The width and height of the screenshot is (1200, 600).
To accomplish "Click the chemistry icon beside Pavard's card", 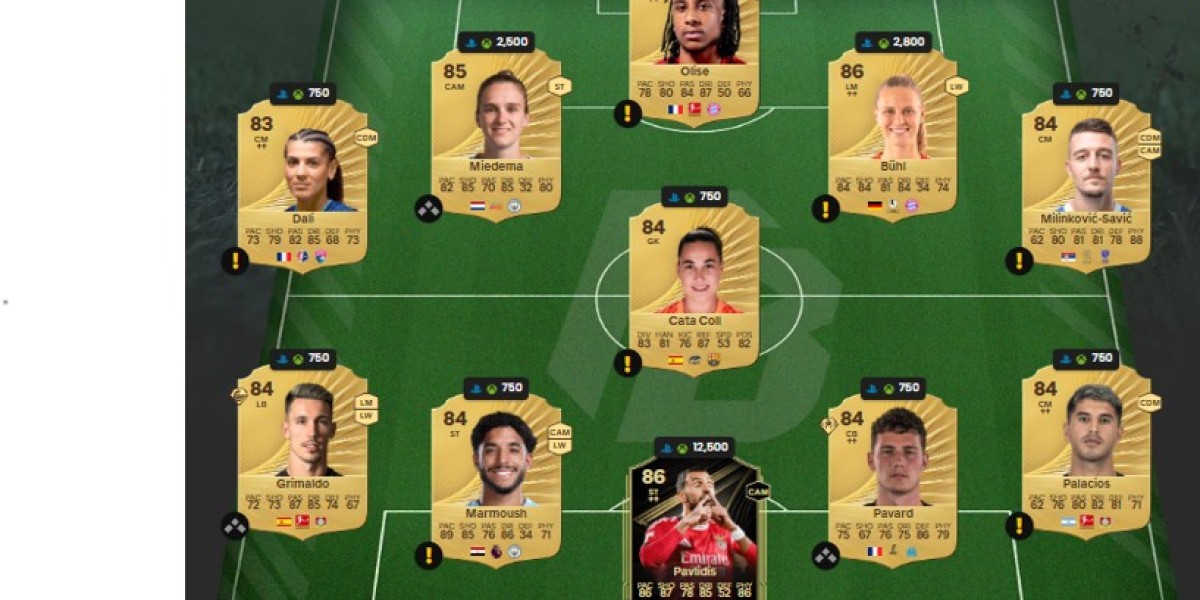I will point(825,555).
